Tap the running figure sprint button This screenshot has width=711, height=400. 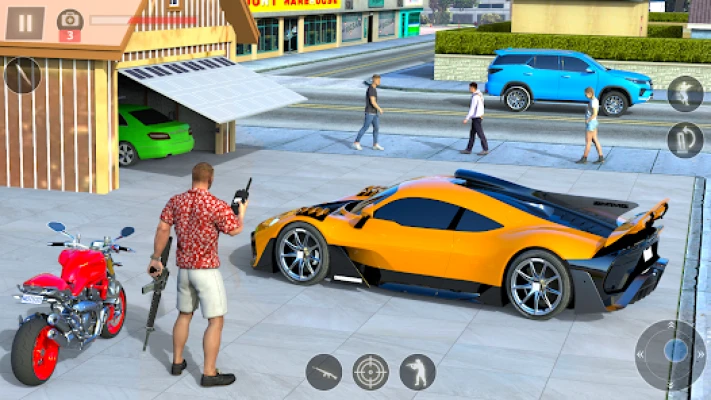point(685,93)
